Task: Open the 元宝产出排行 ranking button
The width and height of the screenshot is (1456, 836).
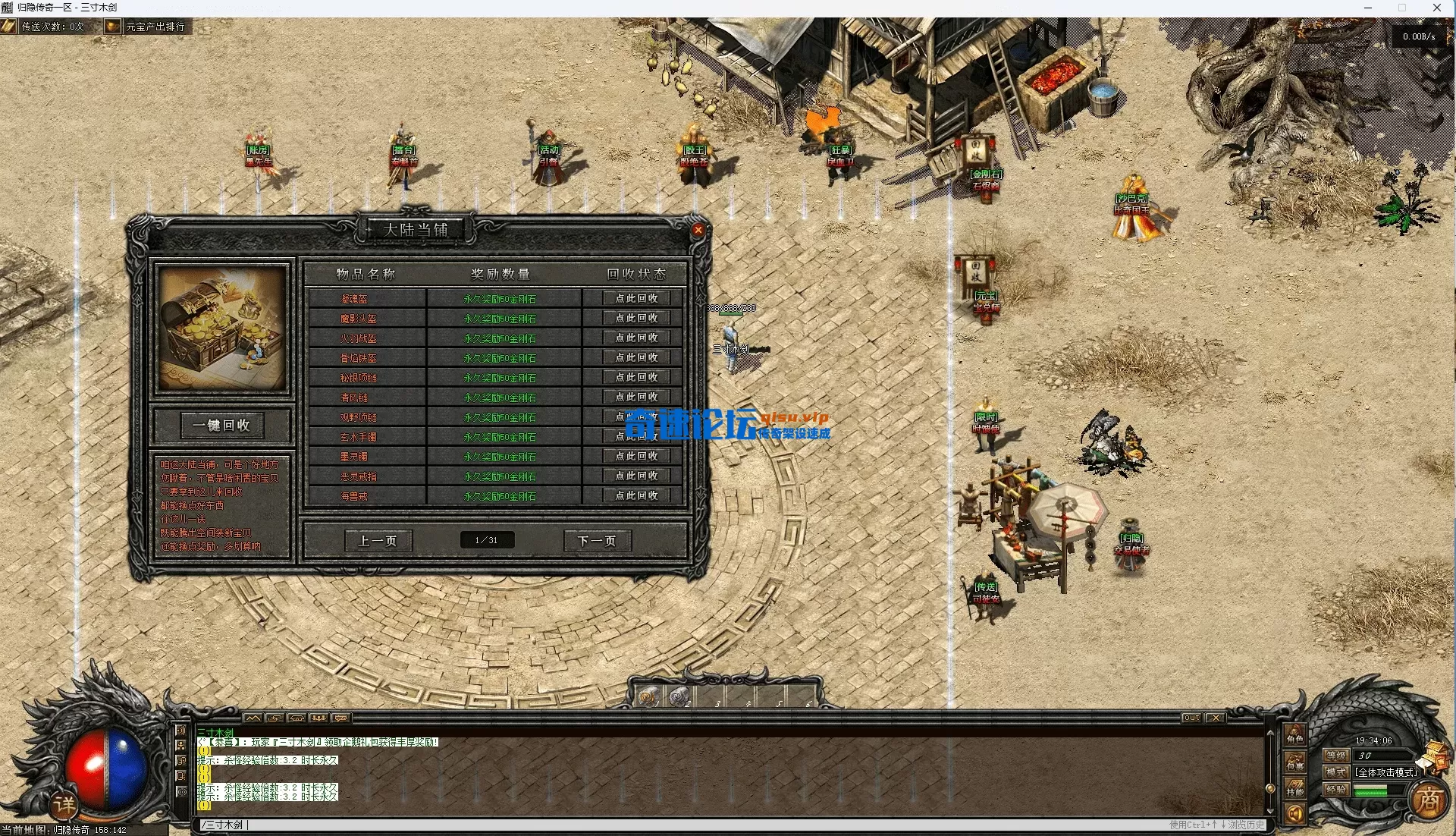Action: pos(147,27)
